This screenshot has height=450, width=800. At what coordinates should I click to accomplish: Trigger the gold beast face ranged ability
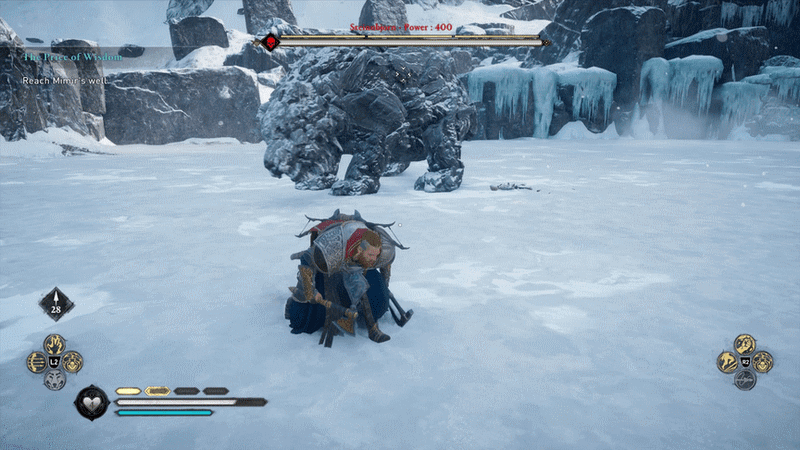[73, 362]
